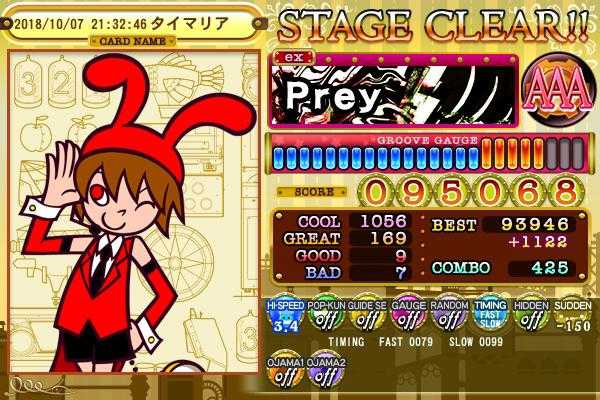
Task: Toggle the POP-KUN option
Action: [324, 317]
